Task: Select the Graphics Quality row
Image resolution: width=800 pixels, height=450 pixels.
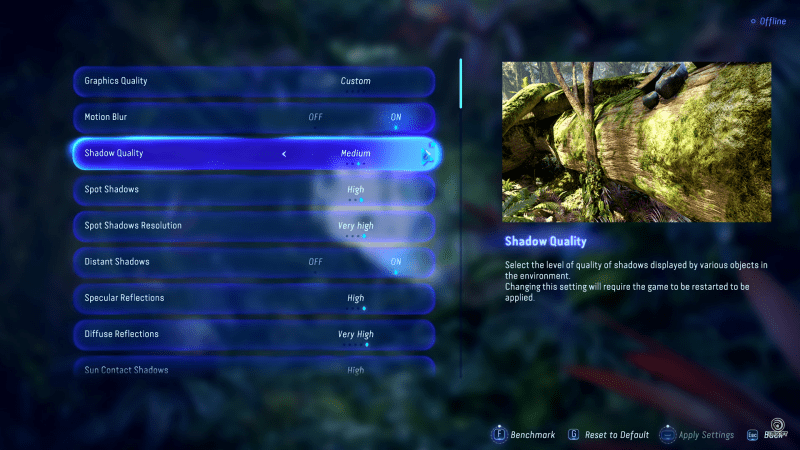Action: pos(254,81)
